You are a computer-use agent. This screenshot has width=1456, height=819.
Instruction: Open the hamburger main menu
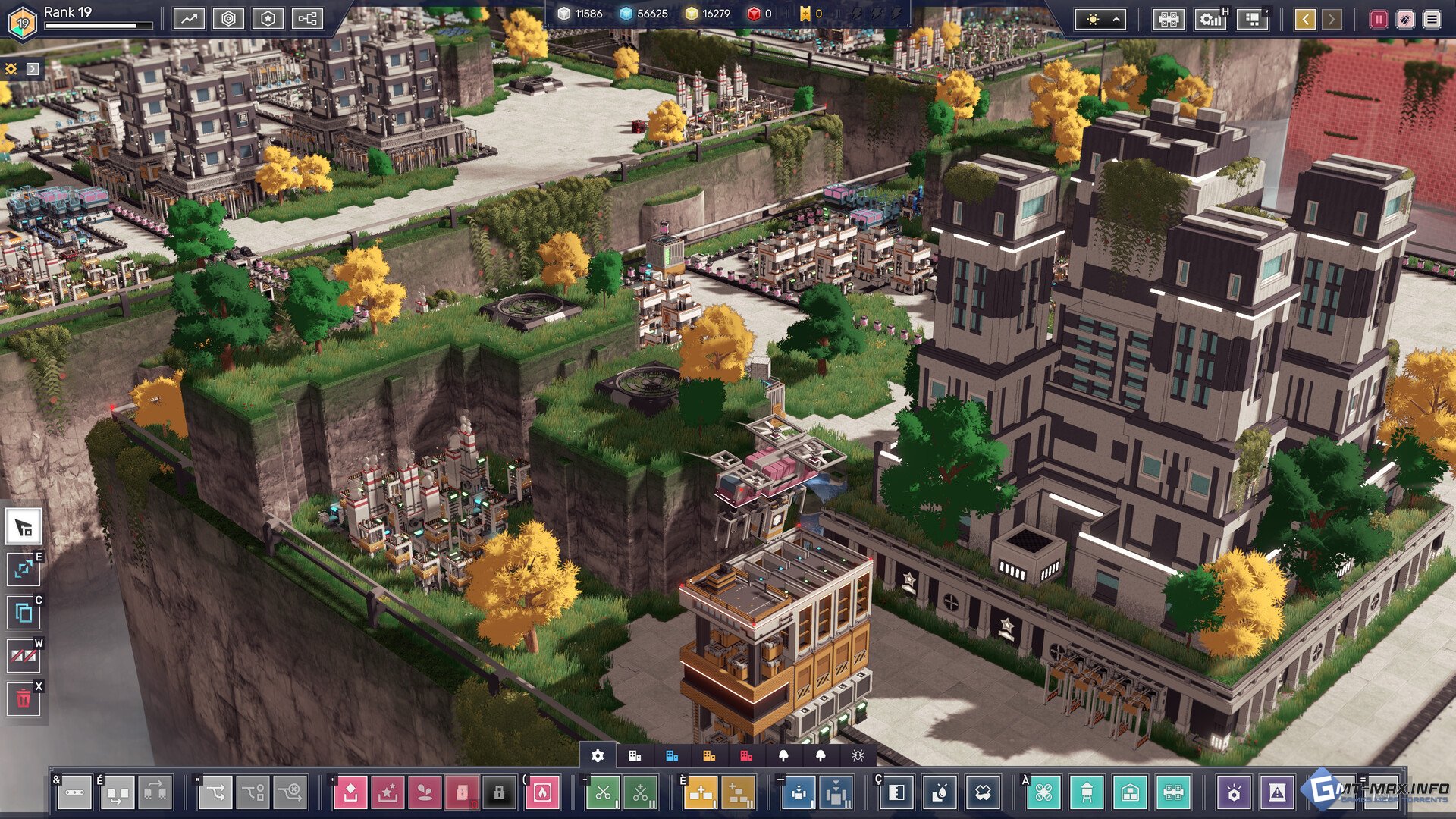coord(1432,19)
